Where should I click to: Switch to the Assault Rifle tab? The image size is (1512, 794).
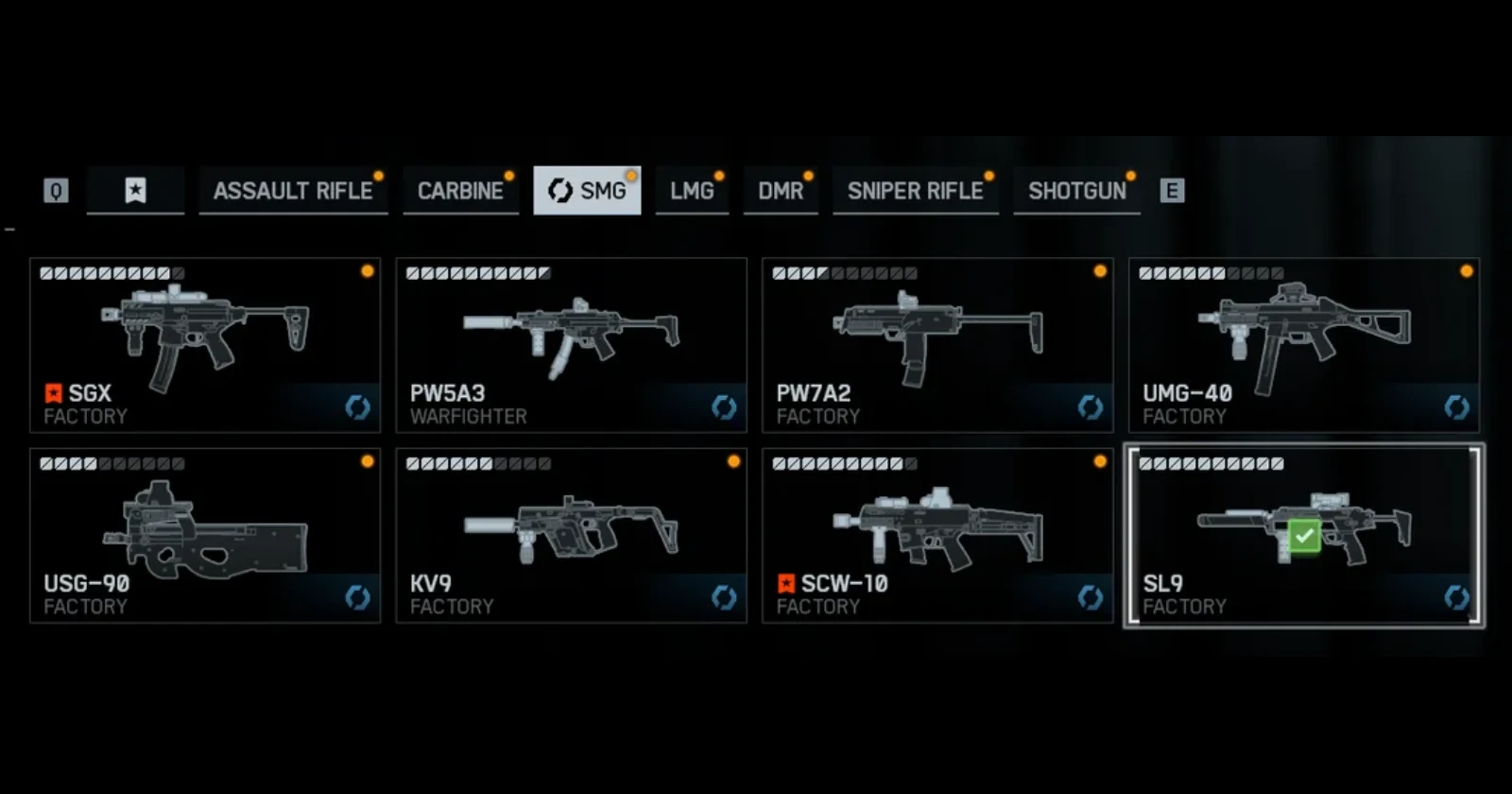(293, 191)
